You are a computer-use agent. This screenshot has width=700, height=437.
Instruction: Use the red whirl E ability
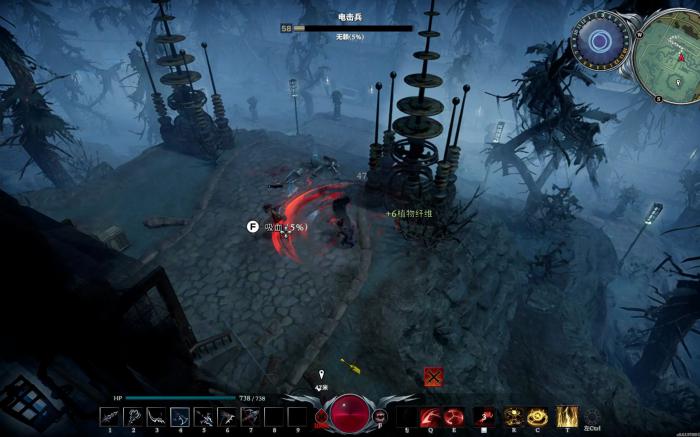454,416
